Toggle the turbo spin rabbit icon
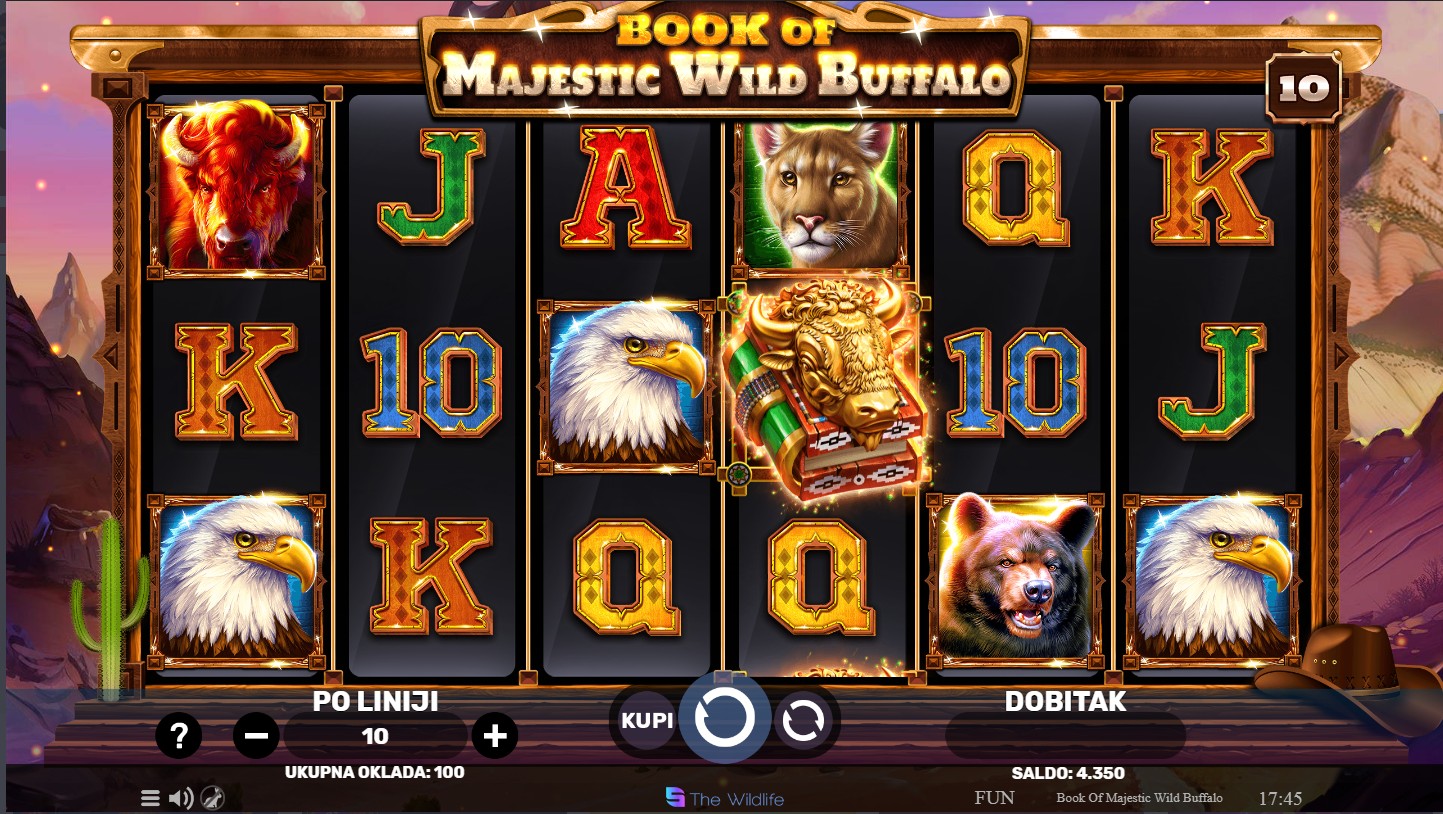The image size is (1443, 814). (x=212, y=798)
